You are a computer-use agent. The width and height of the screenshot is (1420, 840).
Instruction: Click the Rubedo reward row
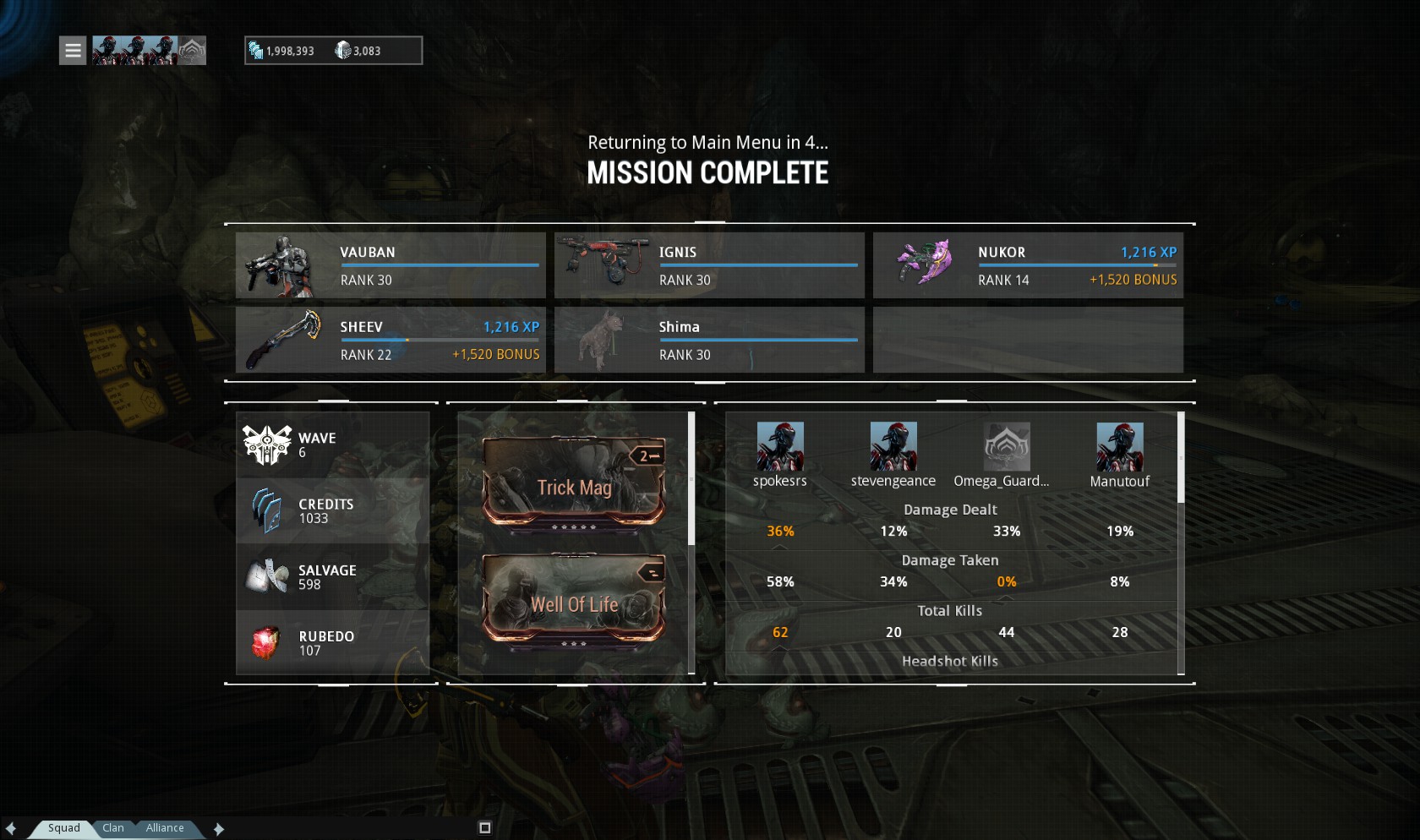(x=333, y=643)
